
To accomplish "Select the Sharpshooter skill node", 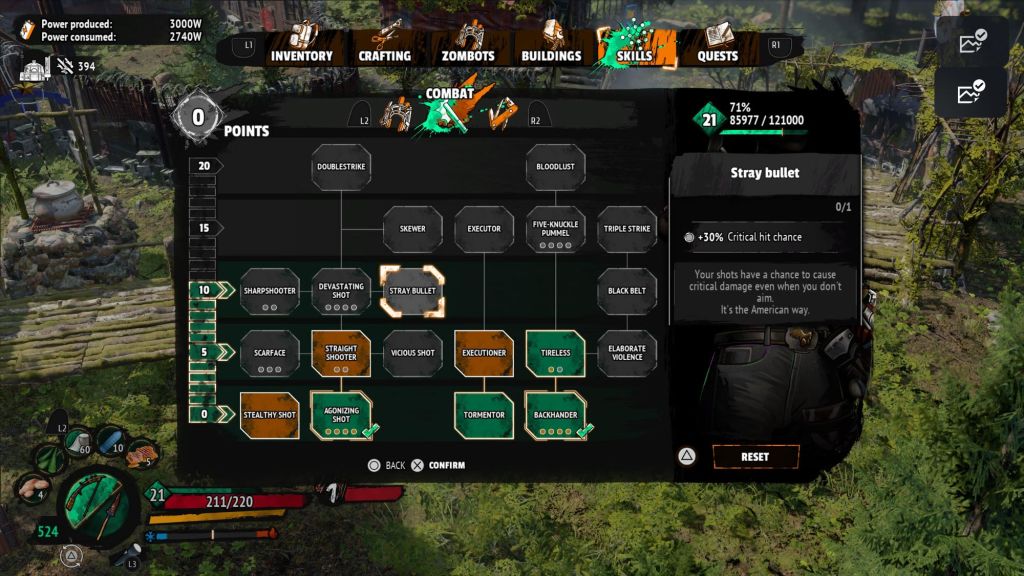I will [x=270, y=292].
